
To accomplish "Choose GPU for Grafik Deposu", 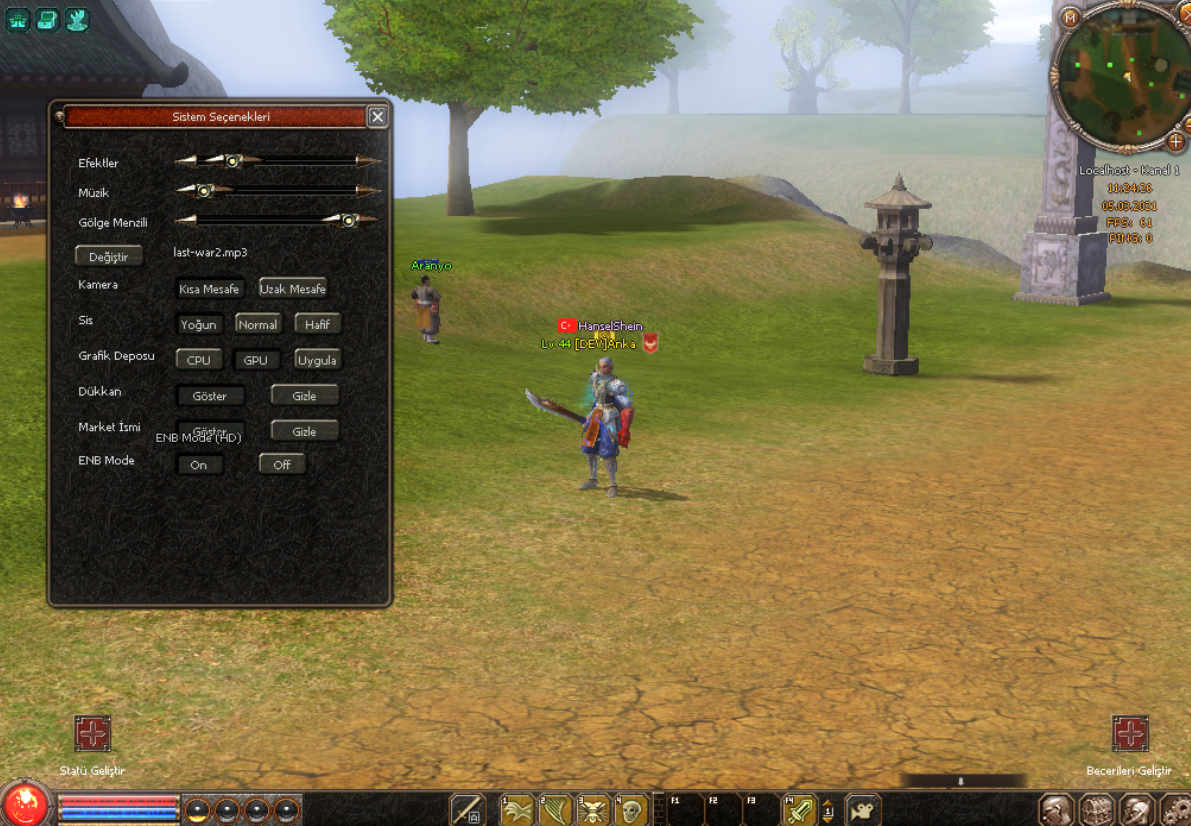I will coord(256,360).
